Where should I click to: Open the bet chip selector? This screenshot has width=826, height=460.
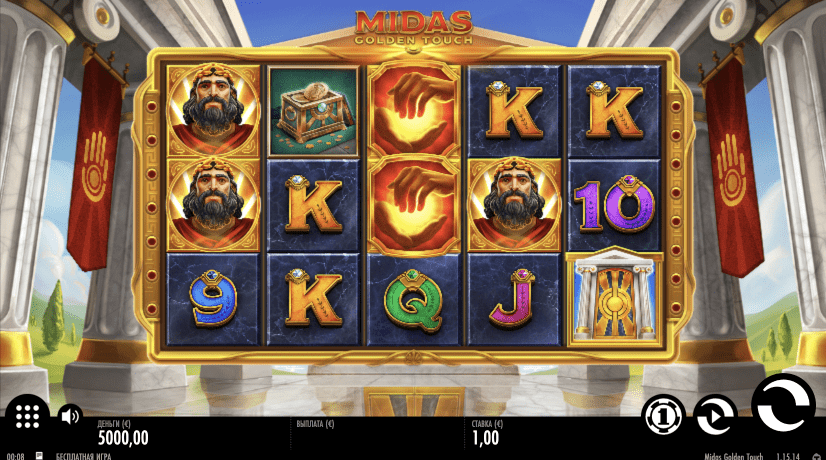[x=662, y=415]
